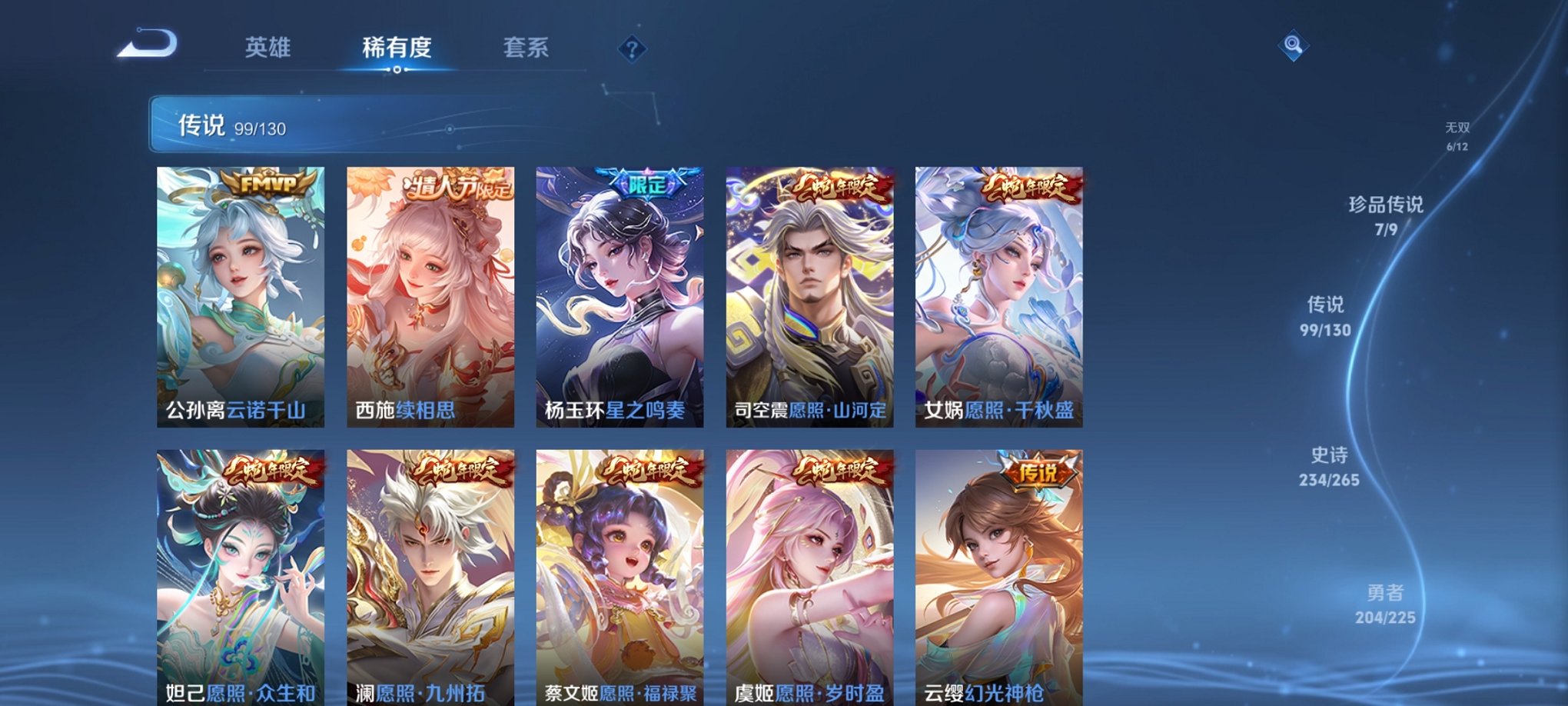The width and height of the screenshot is (1568, 706).
Task: Switch to the 英雄 tab
Action: tap(266, 48)
